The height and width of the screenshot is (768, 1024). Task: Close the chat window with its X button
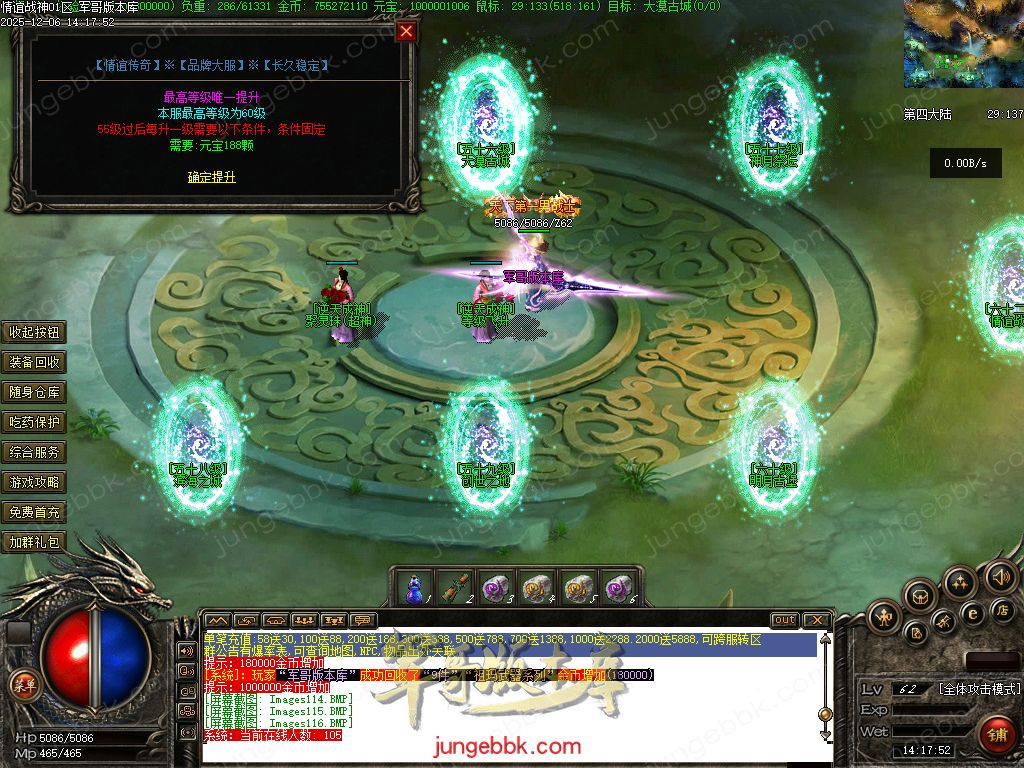[x=816, y=620]
